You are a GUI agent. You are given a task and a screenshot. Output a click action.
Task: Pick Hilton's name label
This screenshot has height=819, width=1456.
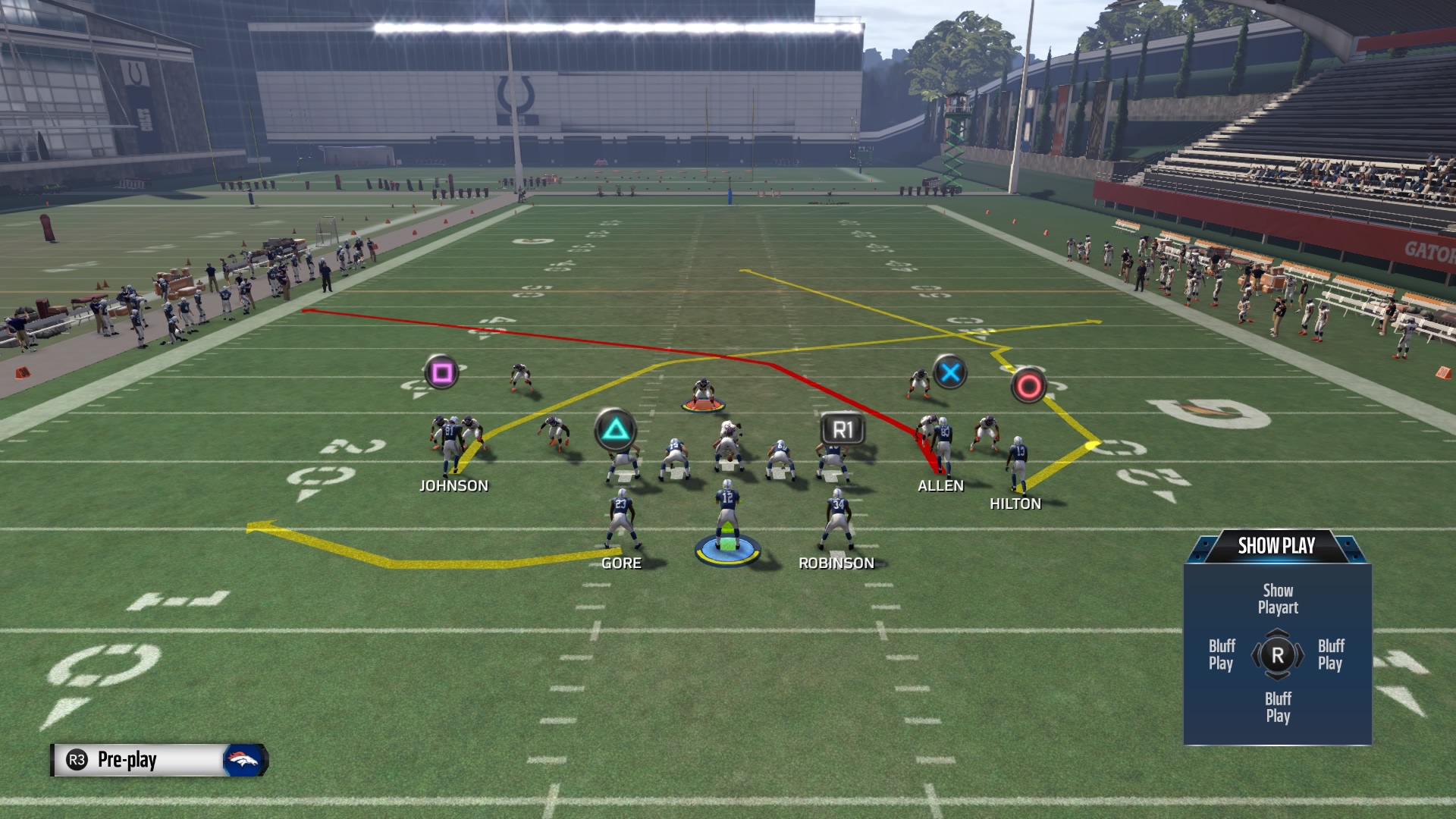(1015, 504)
